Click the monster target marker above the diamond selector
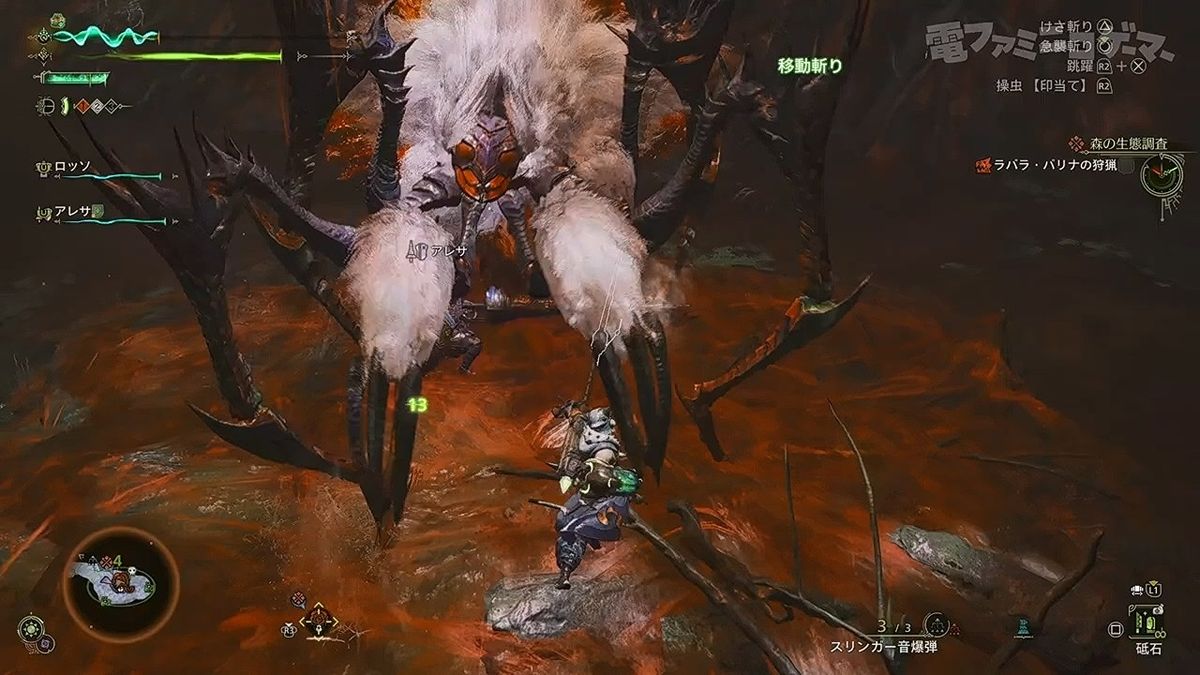The image size is (1200, 675). tap(298, 599)
